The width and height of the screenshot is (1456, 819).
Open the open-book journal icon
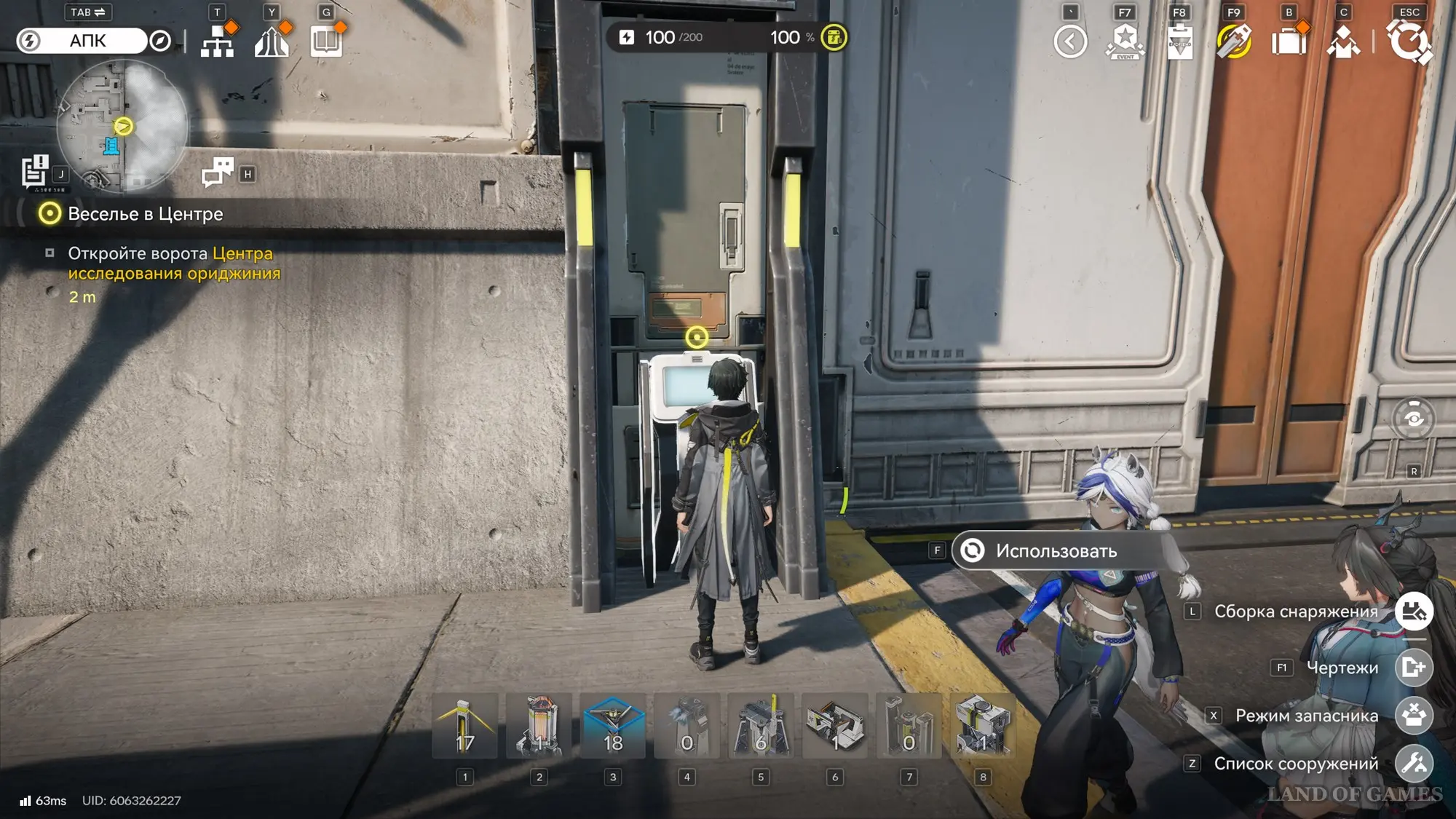click(326, 41)
